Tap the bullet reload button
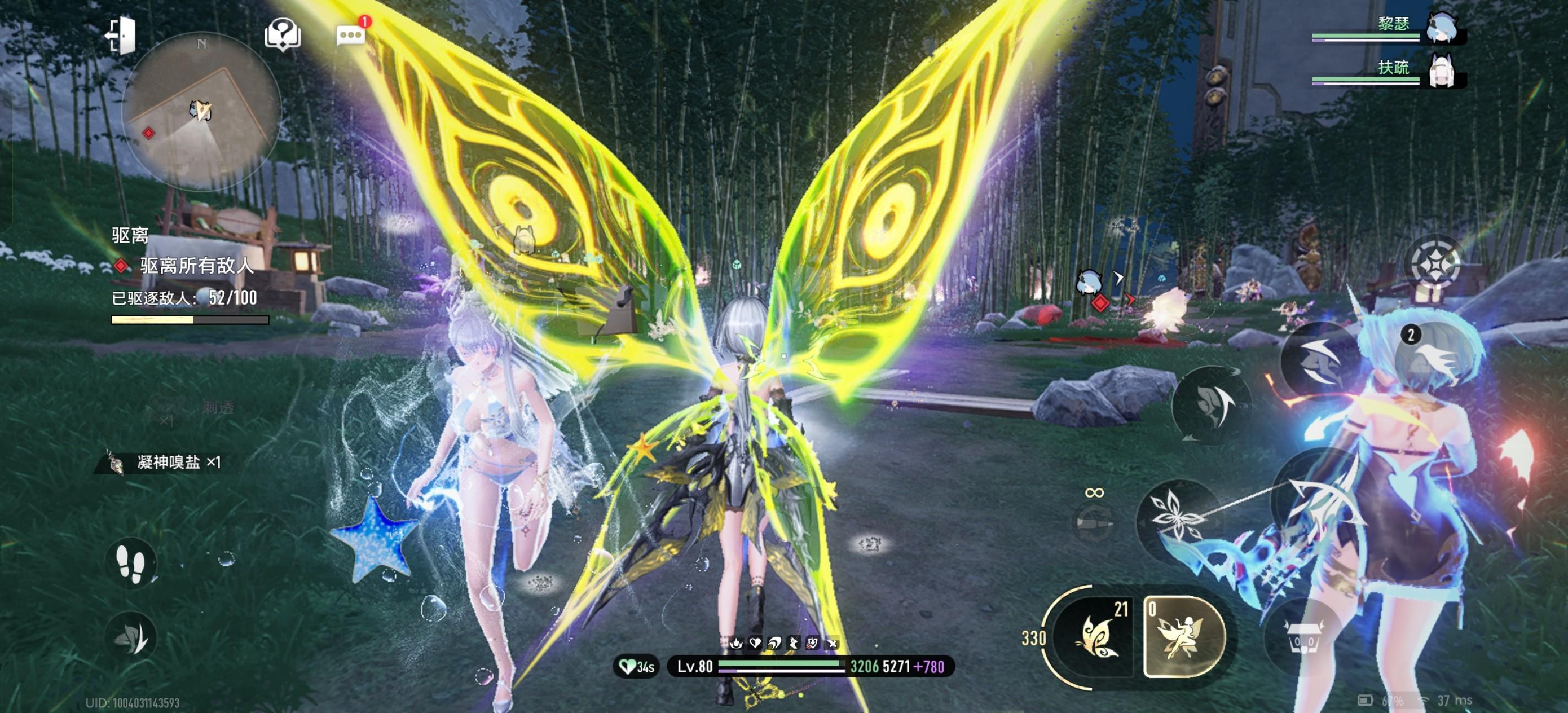The width and height of the screenshot is (1568, 713). pyautogui.click(x=1094, y=522)
